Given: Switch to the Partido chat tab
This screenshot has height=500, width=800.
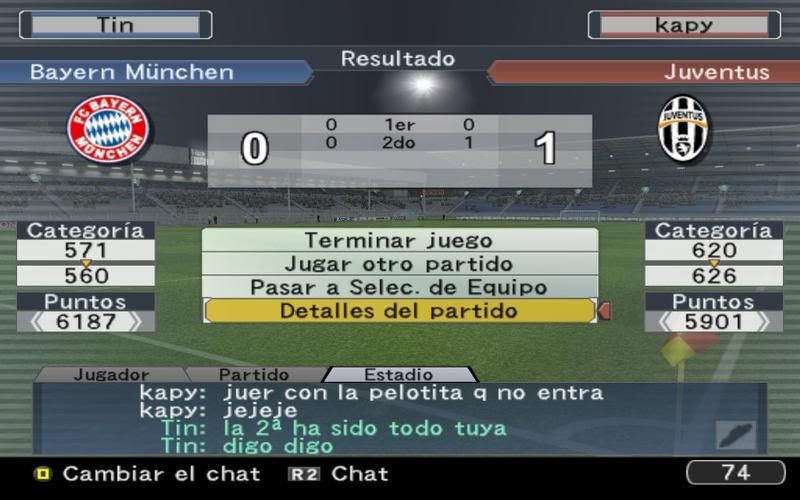Looking at the screenshot, I should (x=253, y=375).
